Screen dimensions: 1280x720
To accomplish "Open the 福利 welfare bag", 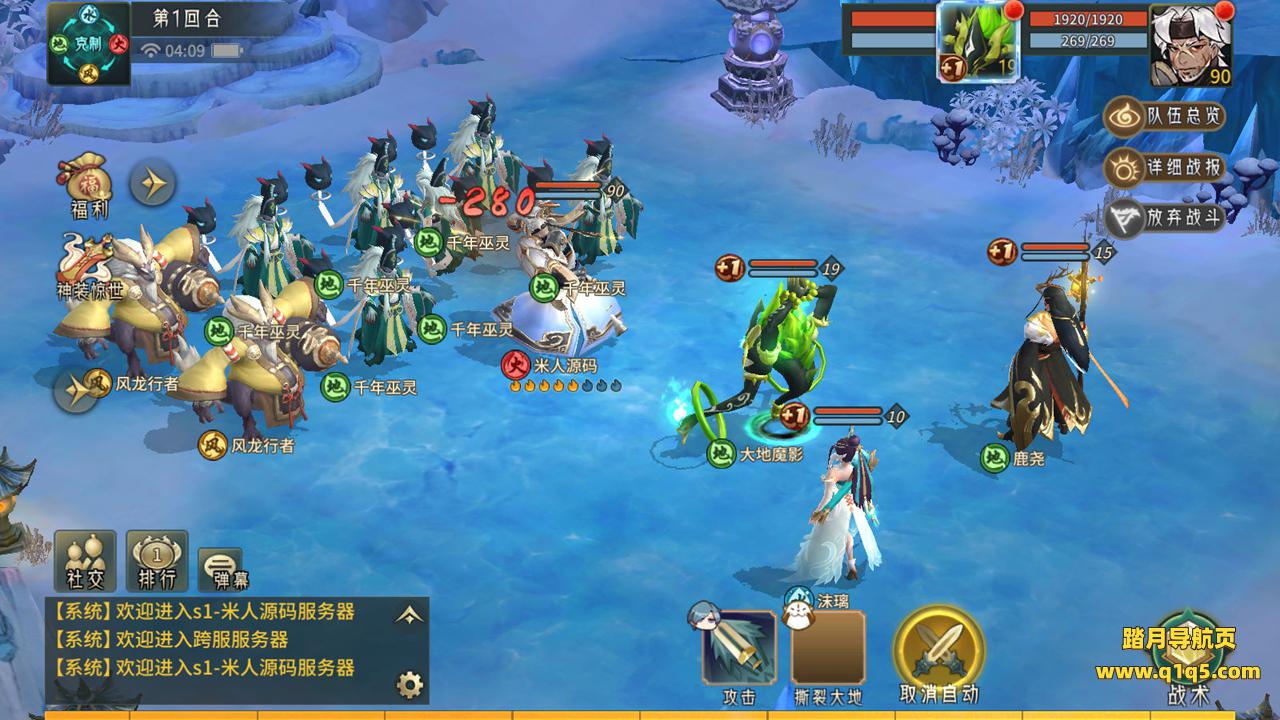I will [90, 186].
